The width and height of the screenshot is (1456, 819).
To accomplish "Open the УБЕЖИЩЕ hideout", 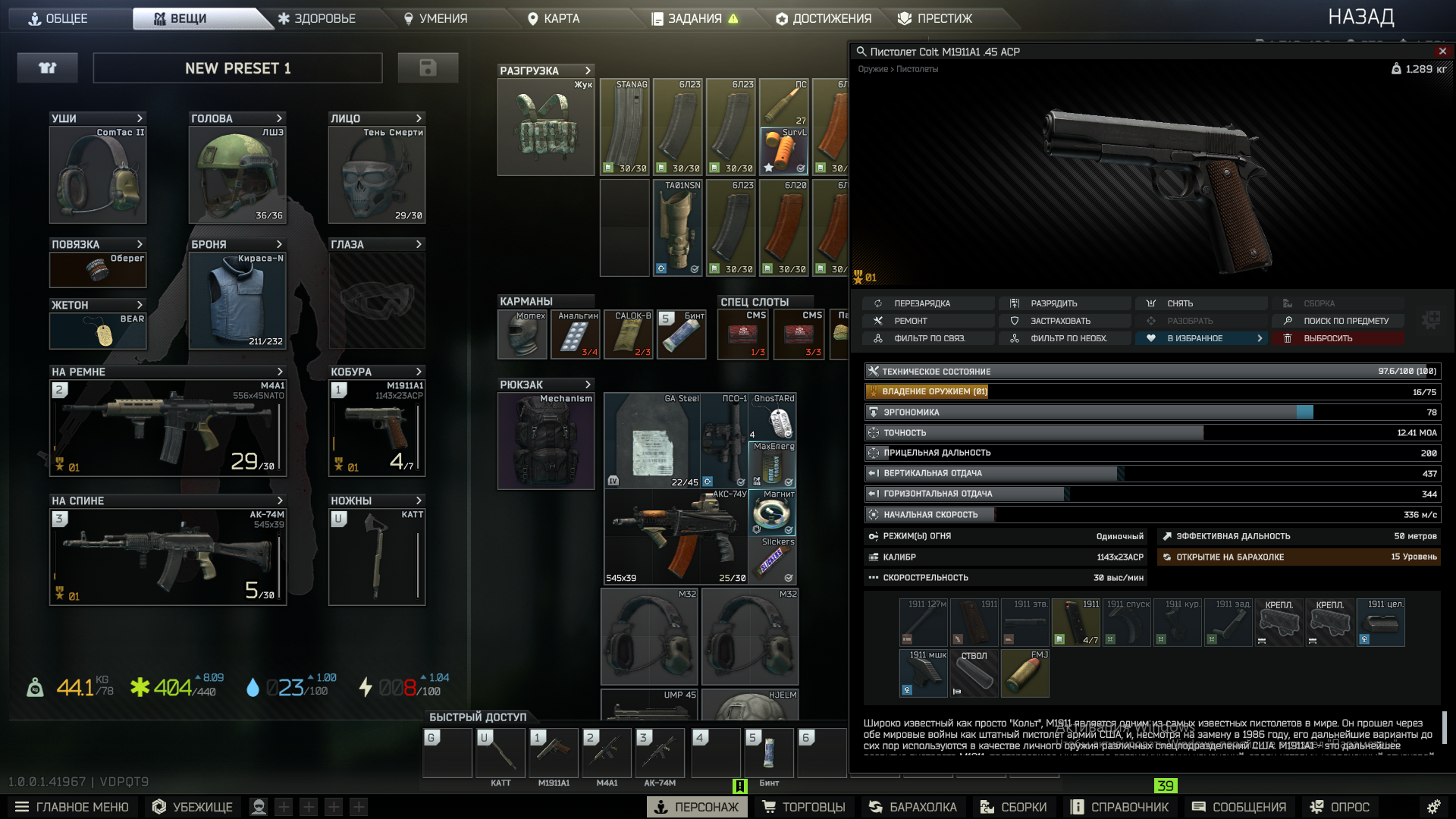I will (x=193, y=807).
